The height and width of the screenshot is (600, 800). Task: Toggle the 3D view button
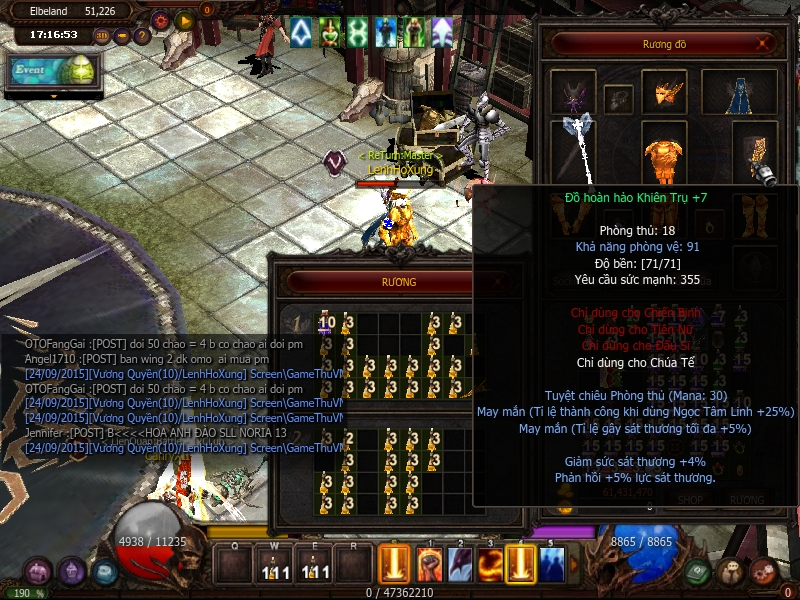point(102,37)
